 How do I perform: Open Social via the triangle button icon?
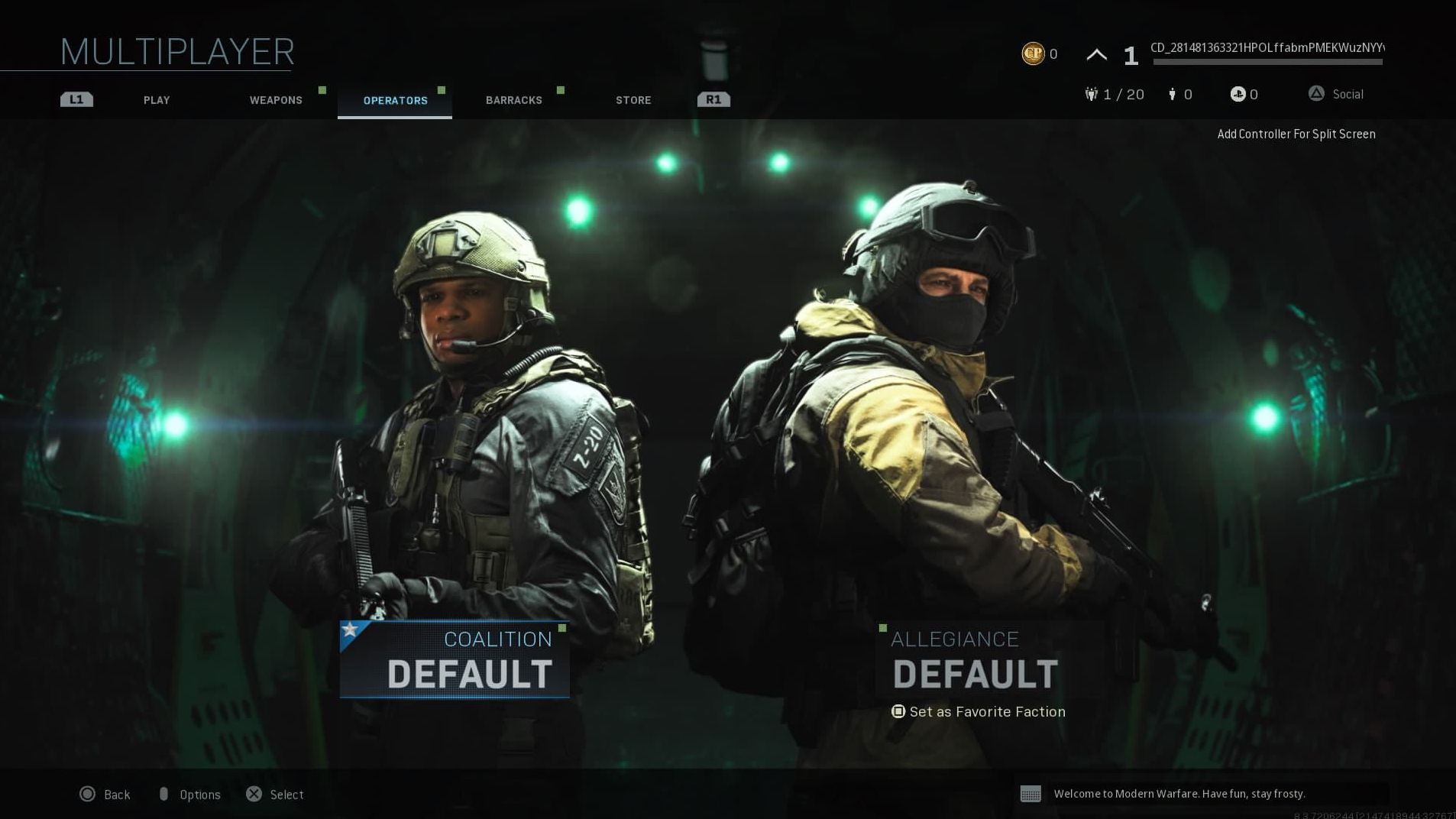tap(1316, 93)
